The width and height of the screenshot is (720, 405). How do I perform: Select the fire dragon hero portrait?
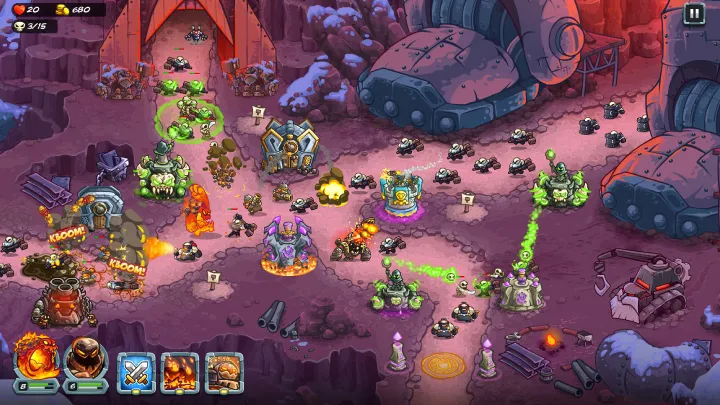[36, 358]
